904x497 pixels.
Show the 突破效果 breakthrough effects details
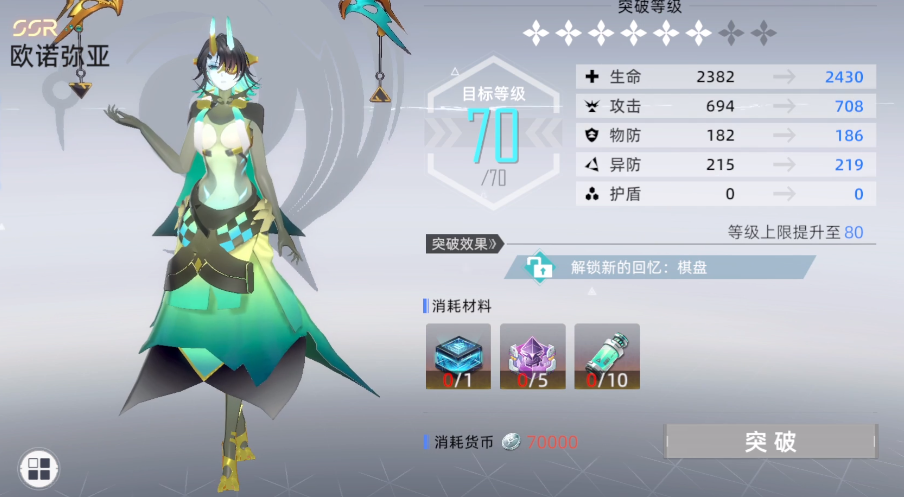[x=465, y=243]
